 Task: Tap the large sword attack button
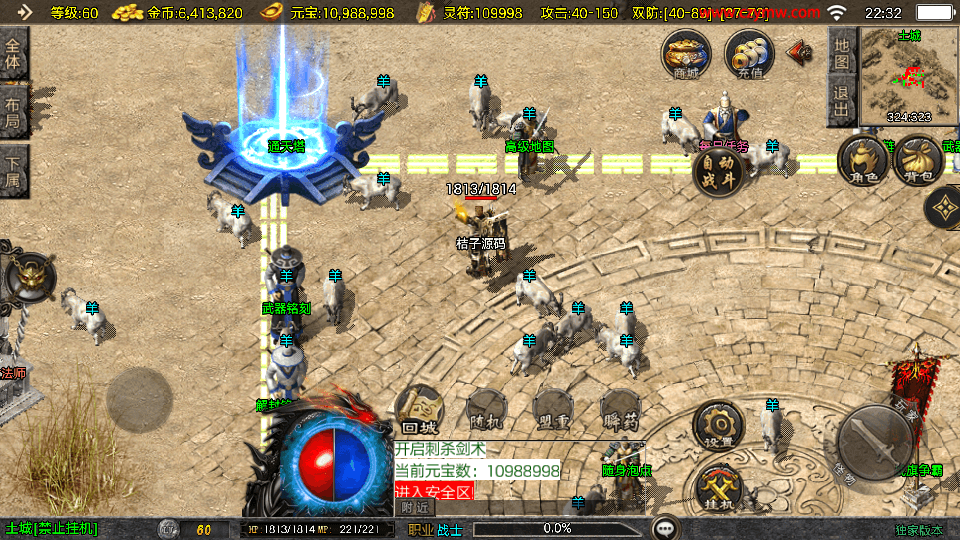[x=874, y=441]
